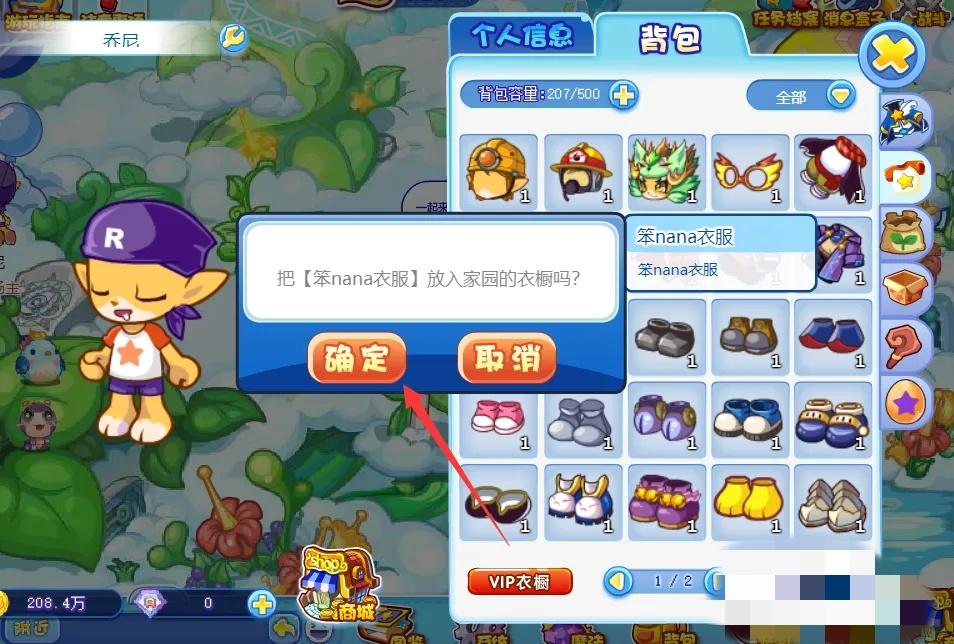Screen dimensions: 954x644
Task: Open the seed bag category tab
Action: tap(905, 233)
